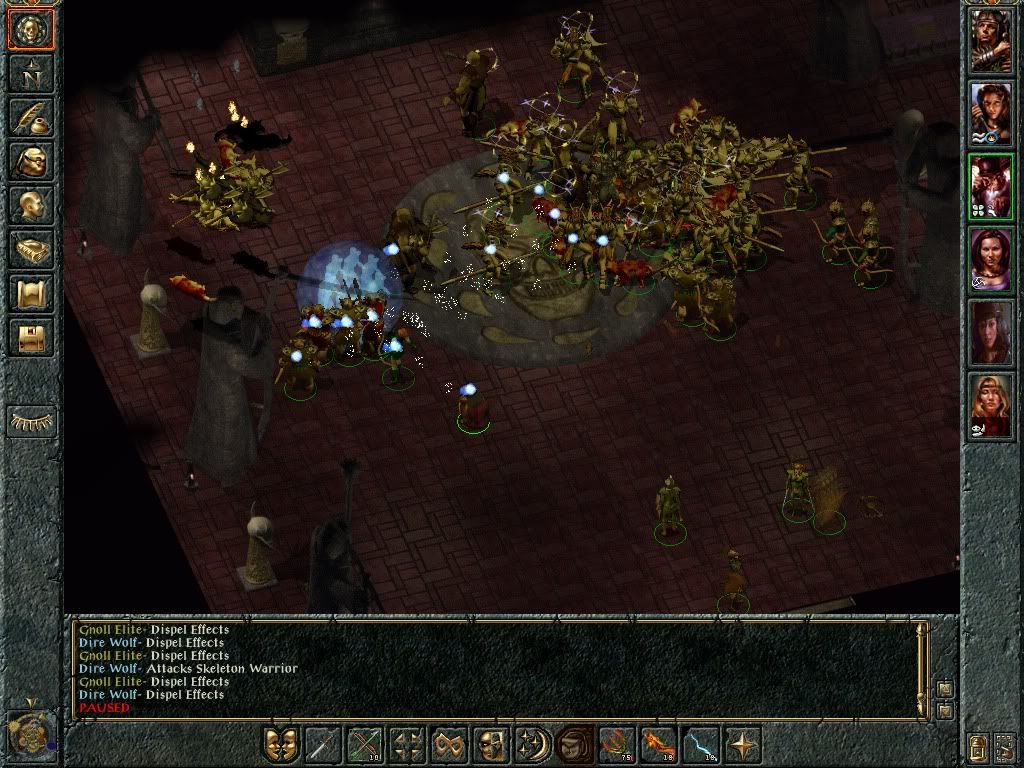Image resolution: width=1024 pixels, height=768 pixels.
Task: Open the character record head button
Action: [x=30, y=205]
